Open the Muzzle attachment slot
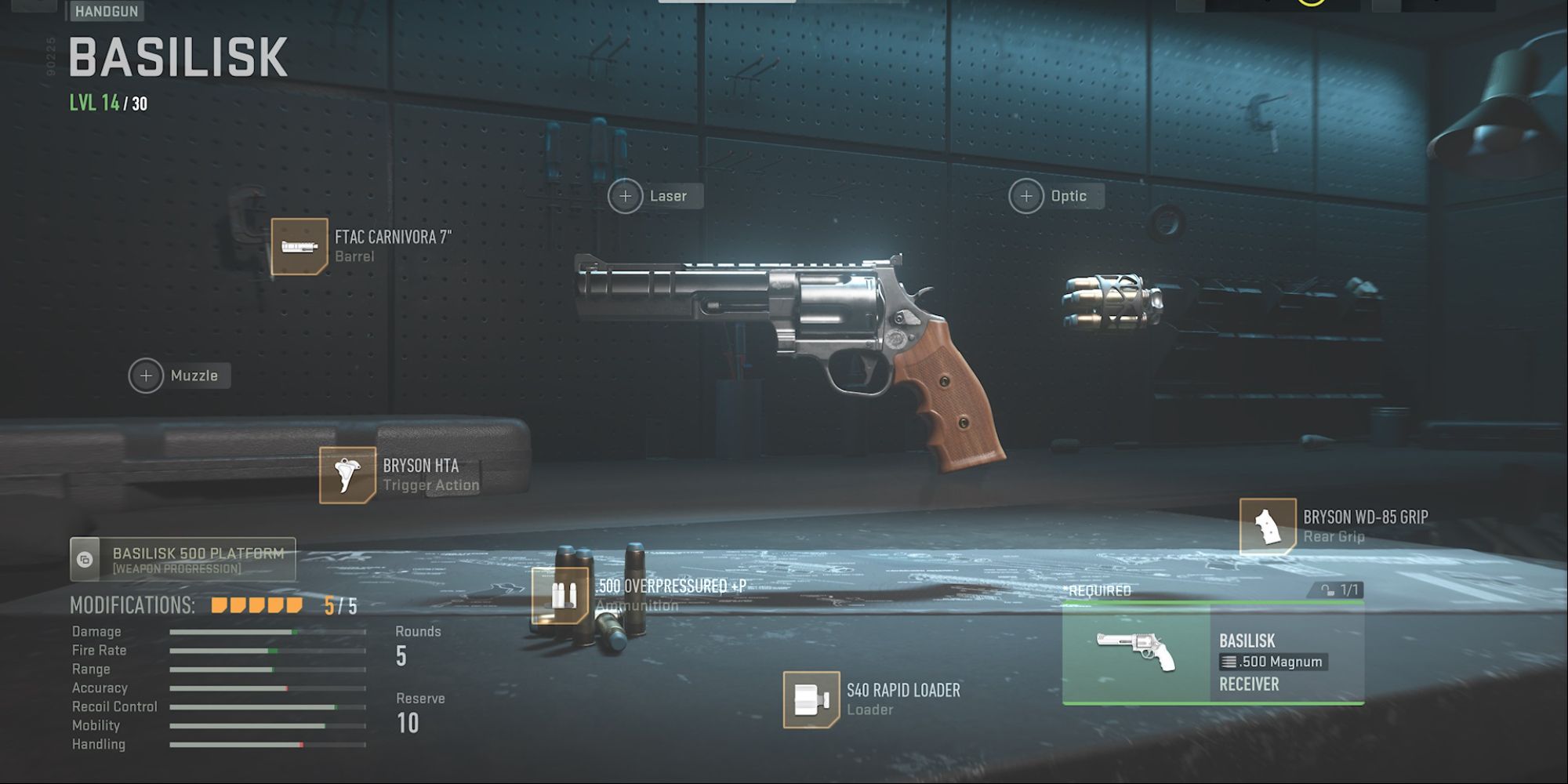1568x784 pixels. coord(146,376)
